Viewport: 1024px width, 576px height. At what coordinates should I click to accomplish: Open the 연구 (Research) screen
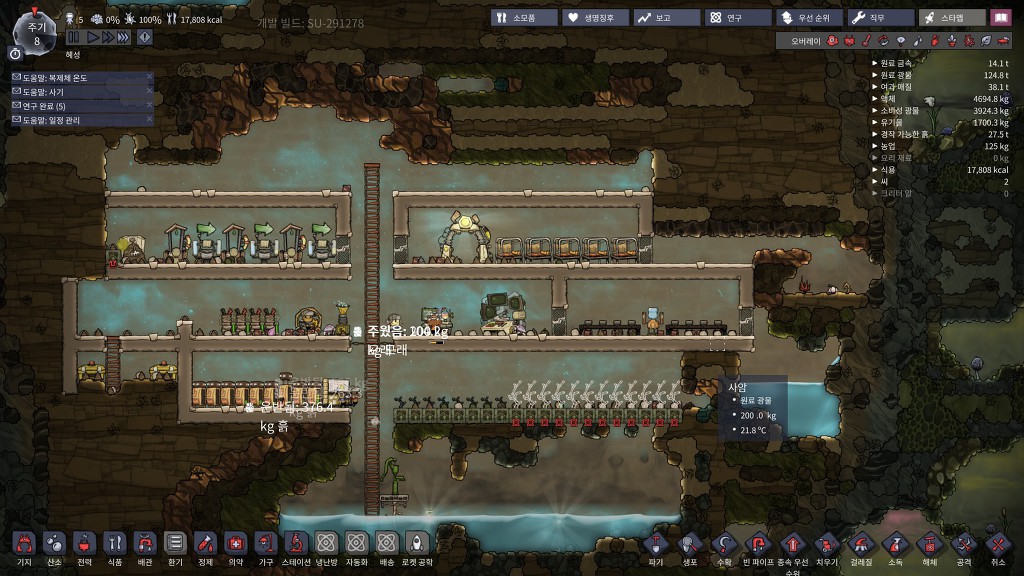click(735, 18)
